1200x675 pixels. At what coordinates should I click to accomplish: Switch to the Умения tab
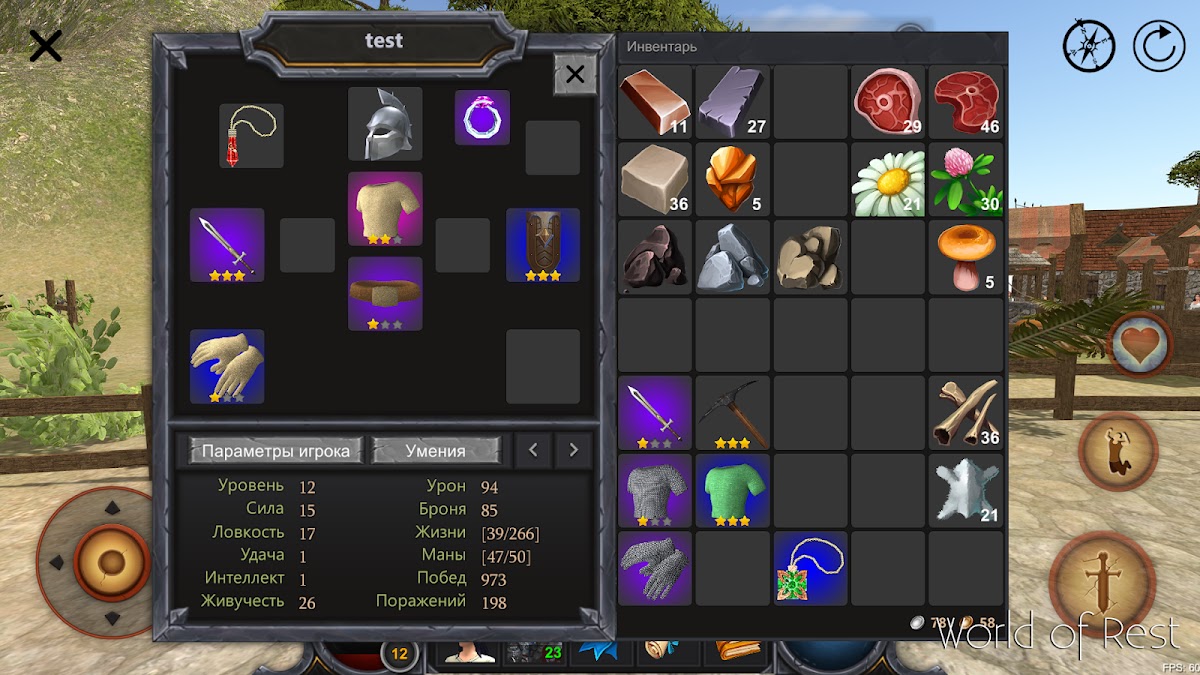(x=436, y=451)
